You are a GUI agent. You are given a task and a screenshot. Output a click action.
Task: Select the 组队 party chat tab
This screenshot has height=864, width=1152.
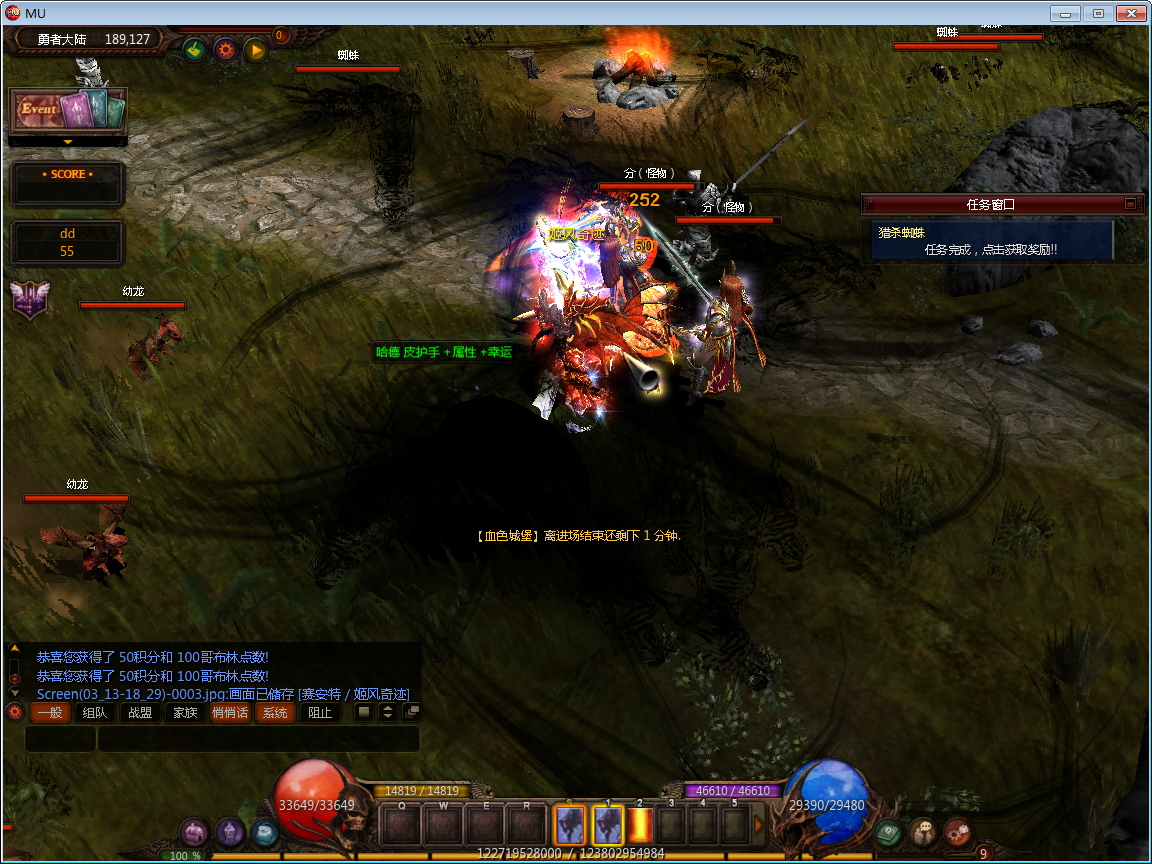[94, 713]
